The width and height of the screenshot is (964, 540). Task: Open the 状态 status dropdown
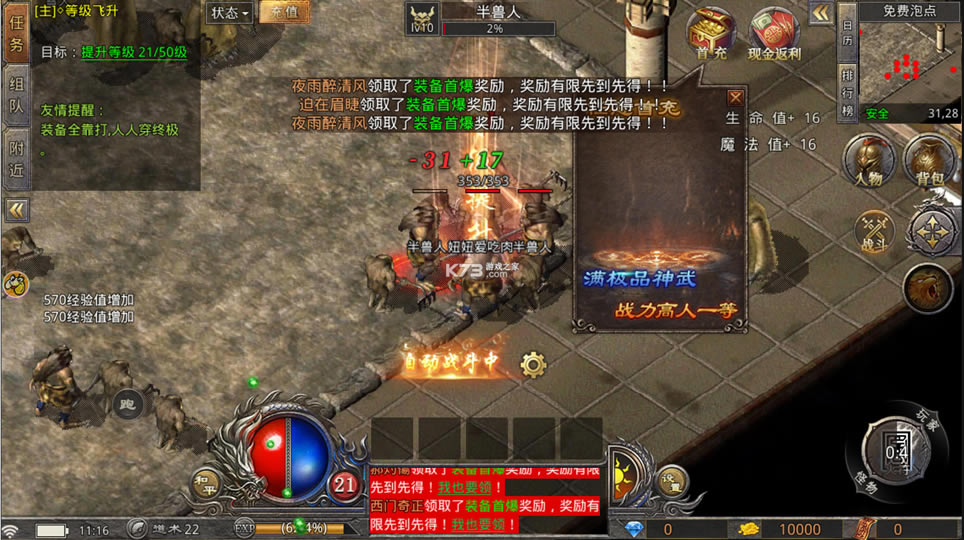[230, 12]
